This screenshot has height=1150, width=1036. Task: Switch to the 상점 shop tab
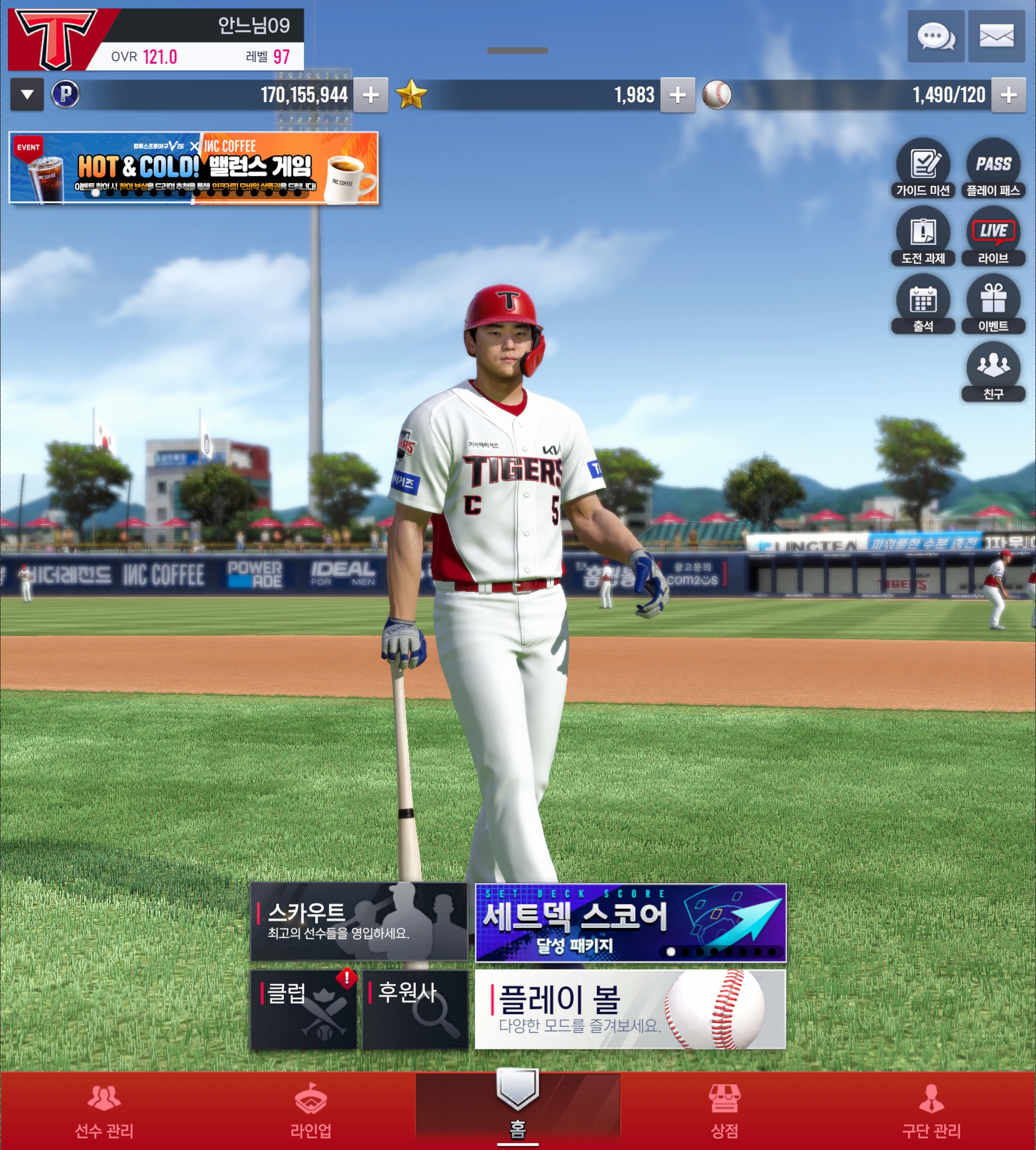coord(724,1111)
